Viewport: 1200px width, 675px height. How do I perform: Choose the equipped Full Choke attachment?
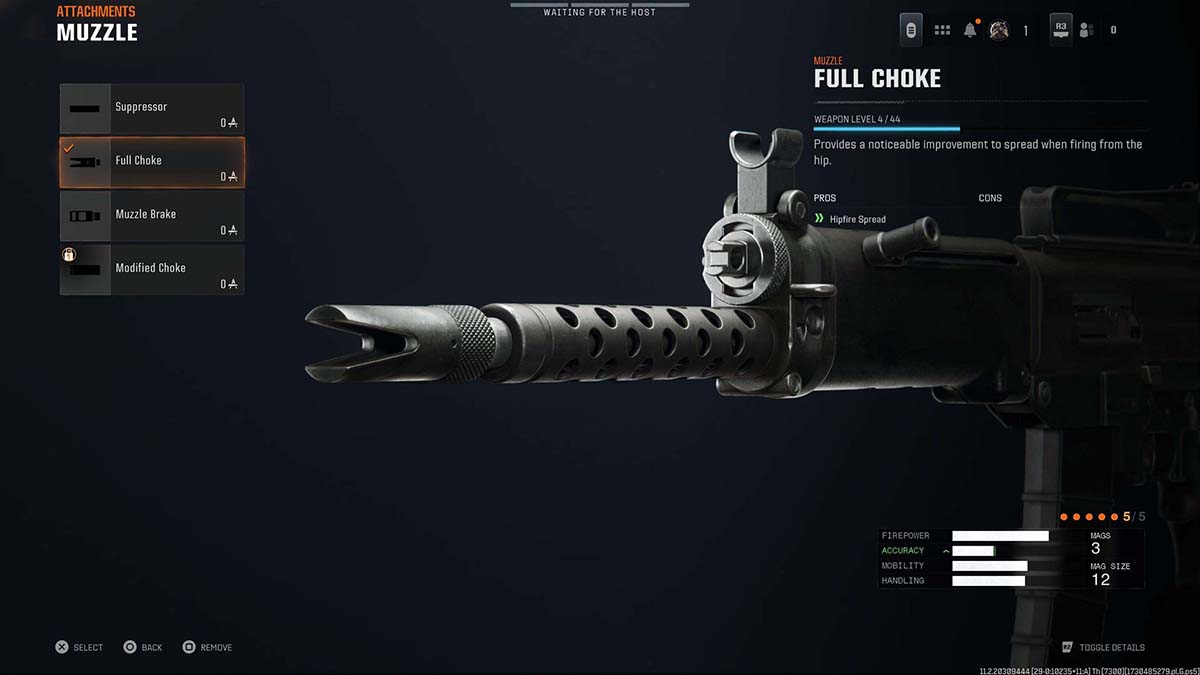click(x=152, y=162)
